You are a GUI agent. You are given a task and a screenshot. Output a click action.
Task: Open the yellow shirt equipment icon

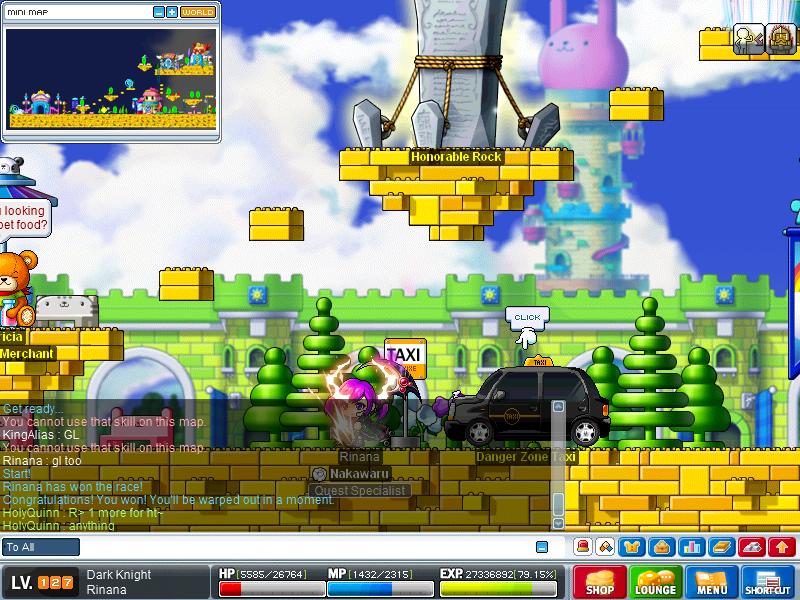click(x=632, y=547)
